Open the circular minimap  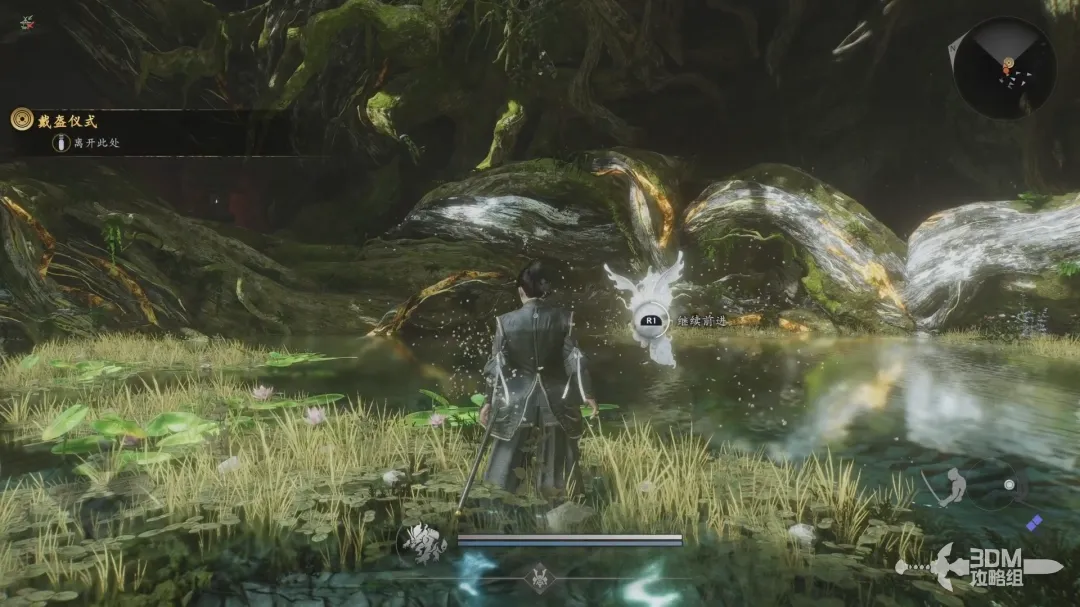pyautogui.click(x=1003, y=67)
